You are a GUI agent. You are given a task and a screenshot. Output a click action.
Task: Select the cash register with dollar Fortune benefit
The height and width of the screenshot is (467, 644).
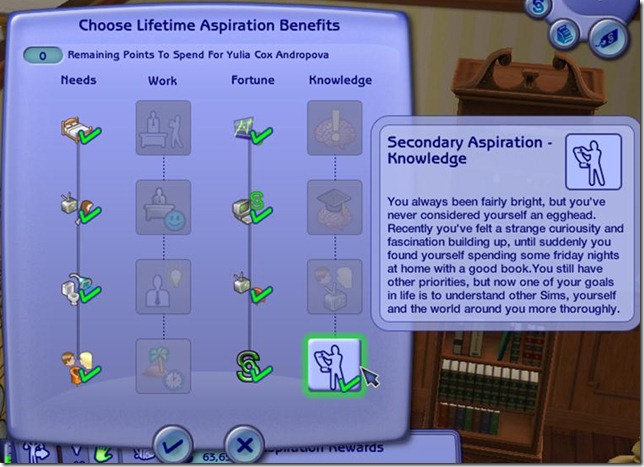click(x=249, y=207)
